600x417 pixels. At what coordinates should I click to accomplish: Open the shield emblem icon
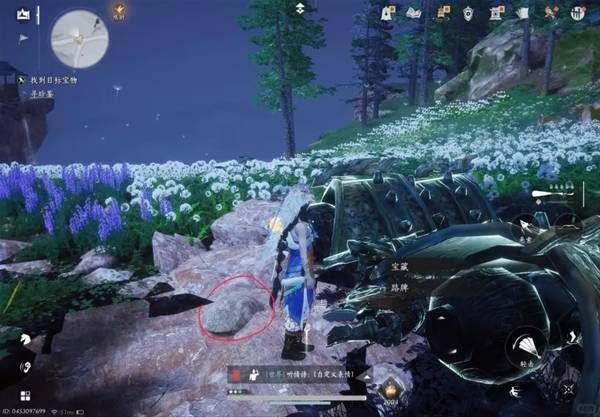click(x=468, y=13)
